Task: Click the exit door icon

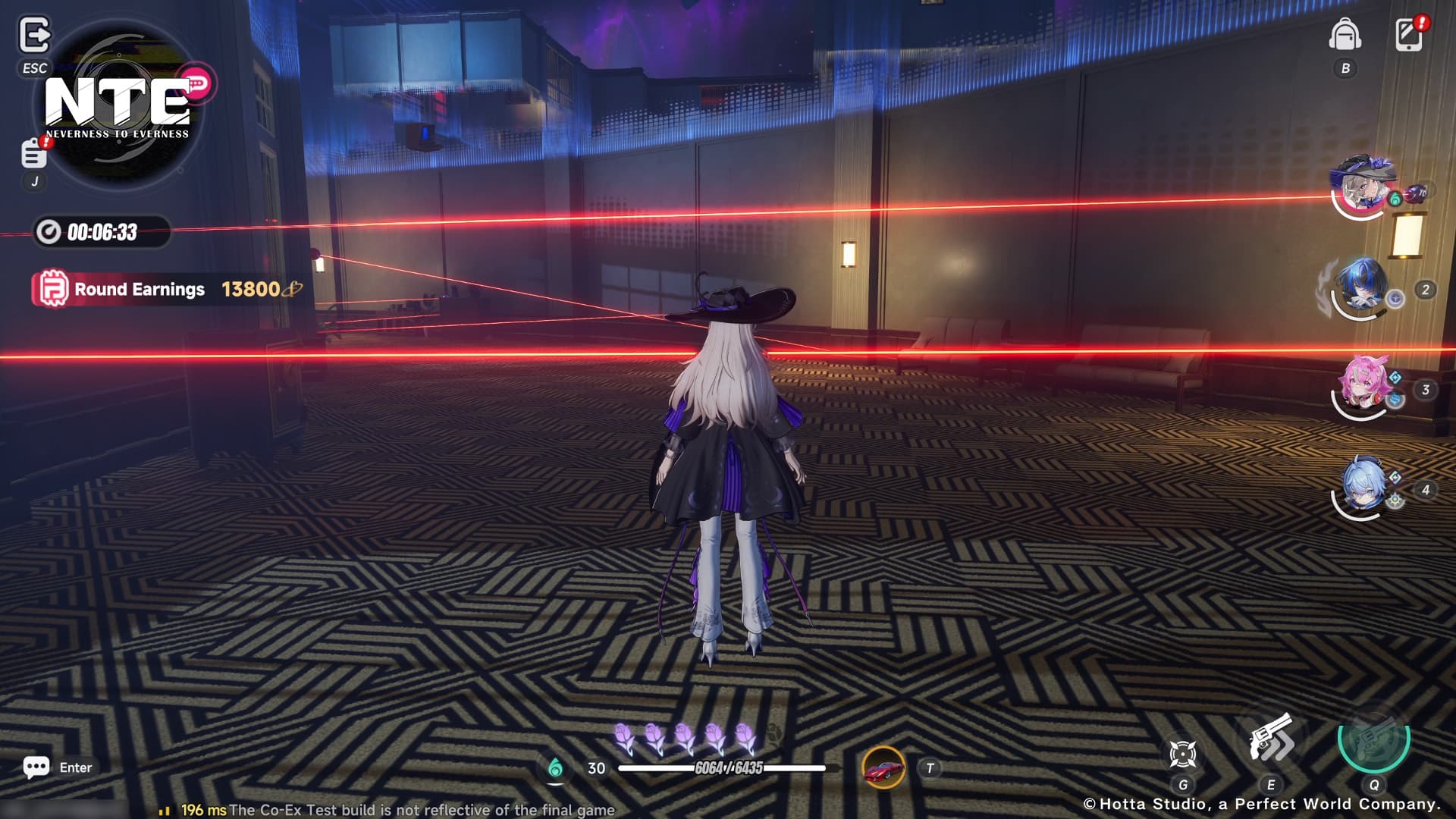Action: coord(34,36)
